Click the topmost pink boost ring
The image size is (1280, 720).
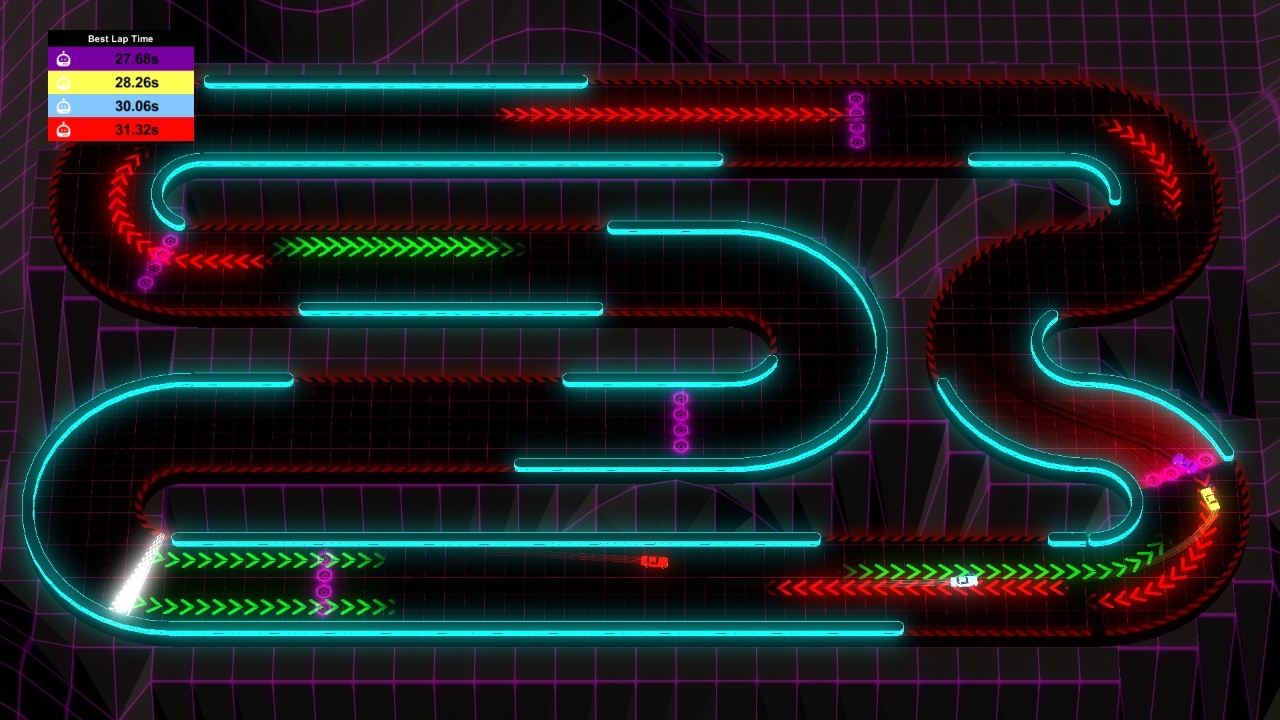pos(855,100)
